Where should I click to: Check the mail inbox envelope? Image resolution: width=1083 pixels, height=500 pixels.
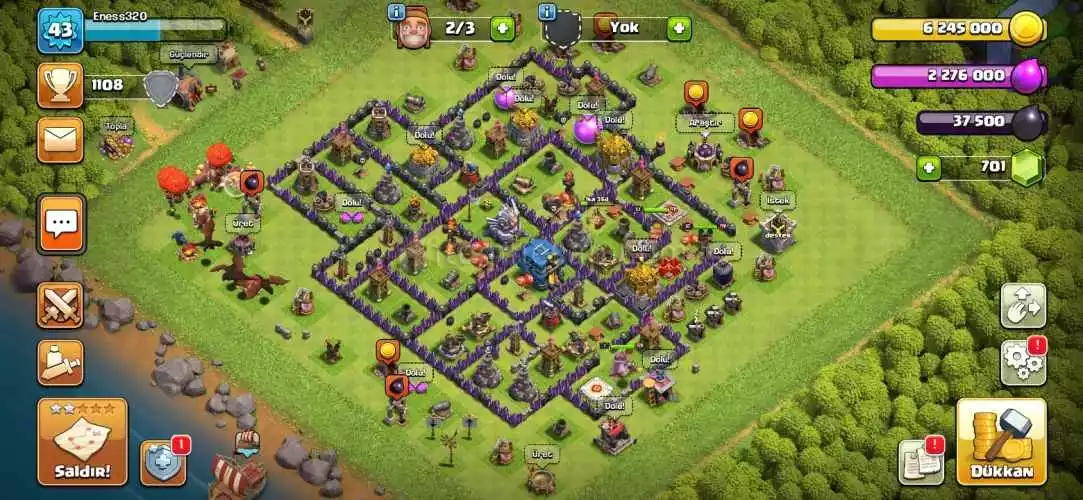point(60,139)
